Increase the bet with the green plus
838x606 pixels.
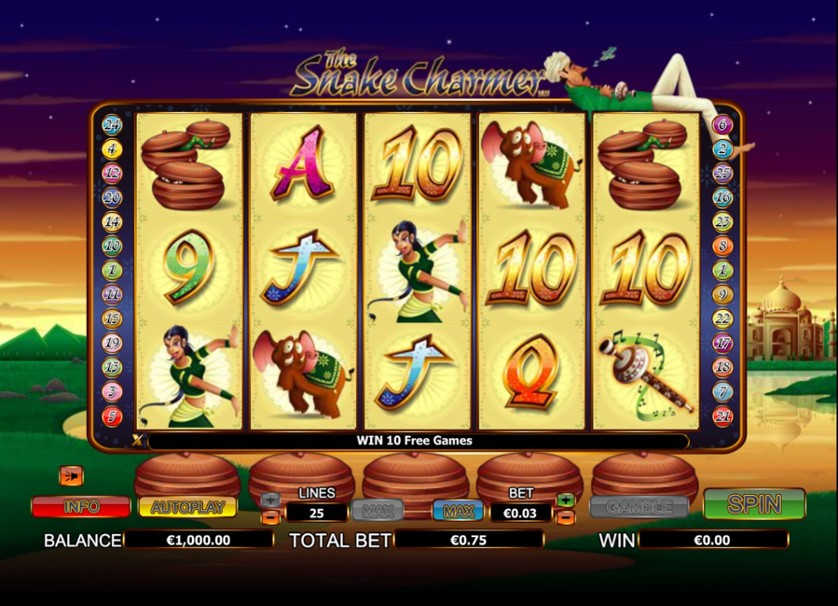coord(566,499)
